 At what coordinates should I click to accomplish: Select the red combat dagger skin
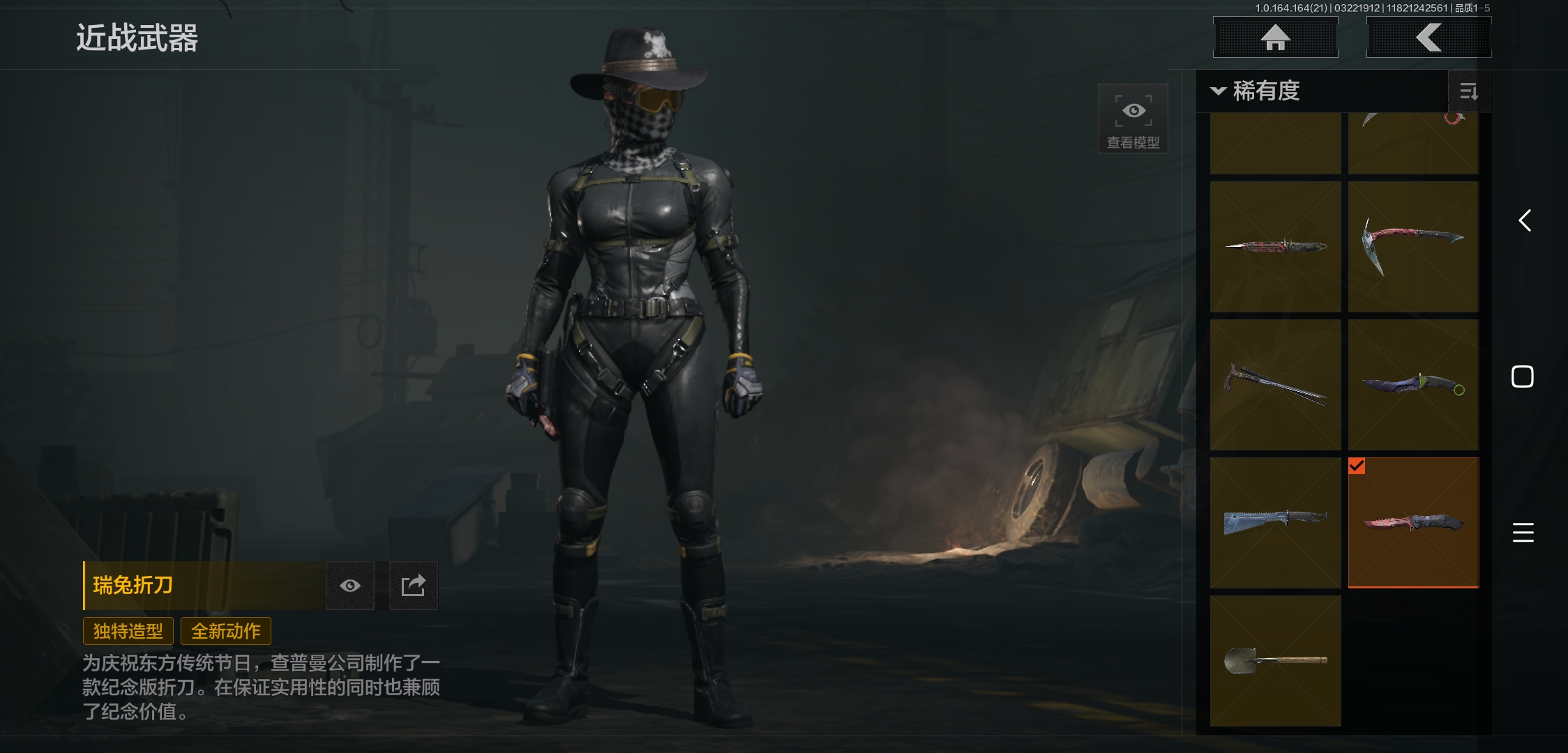[x=1275, y=247]
